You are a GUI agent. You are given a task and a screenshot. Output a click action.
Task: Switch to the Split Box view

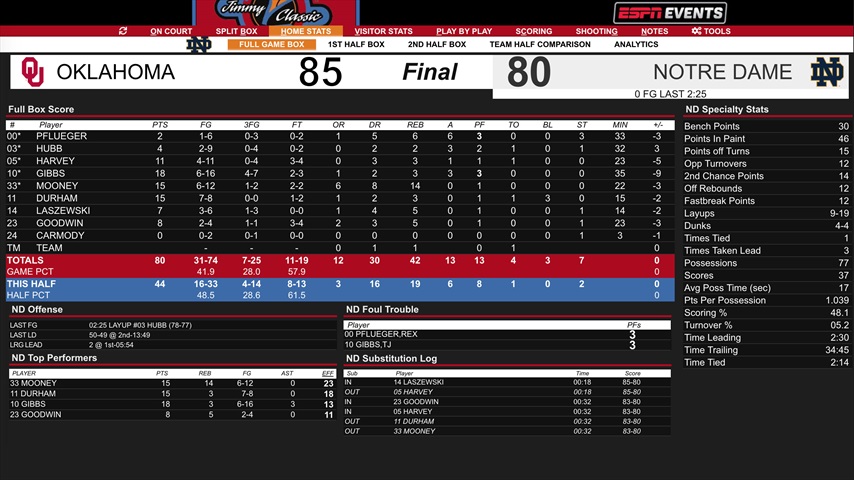pos(235,31)
